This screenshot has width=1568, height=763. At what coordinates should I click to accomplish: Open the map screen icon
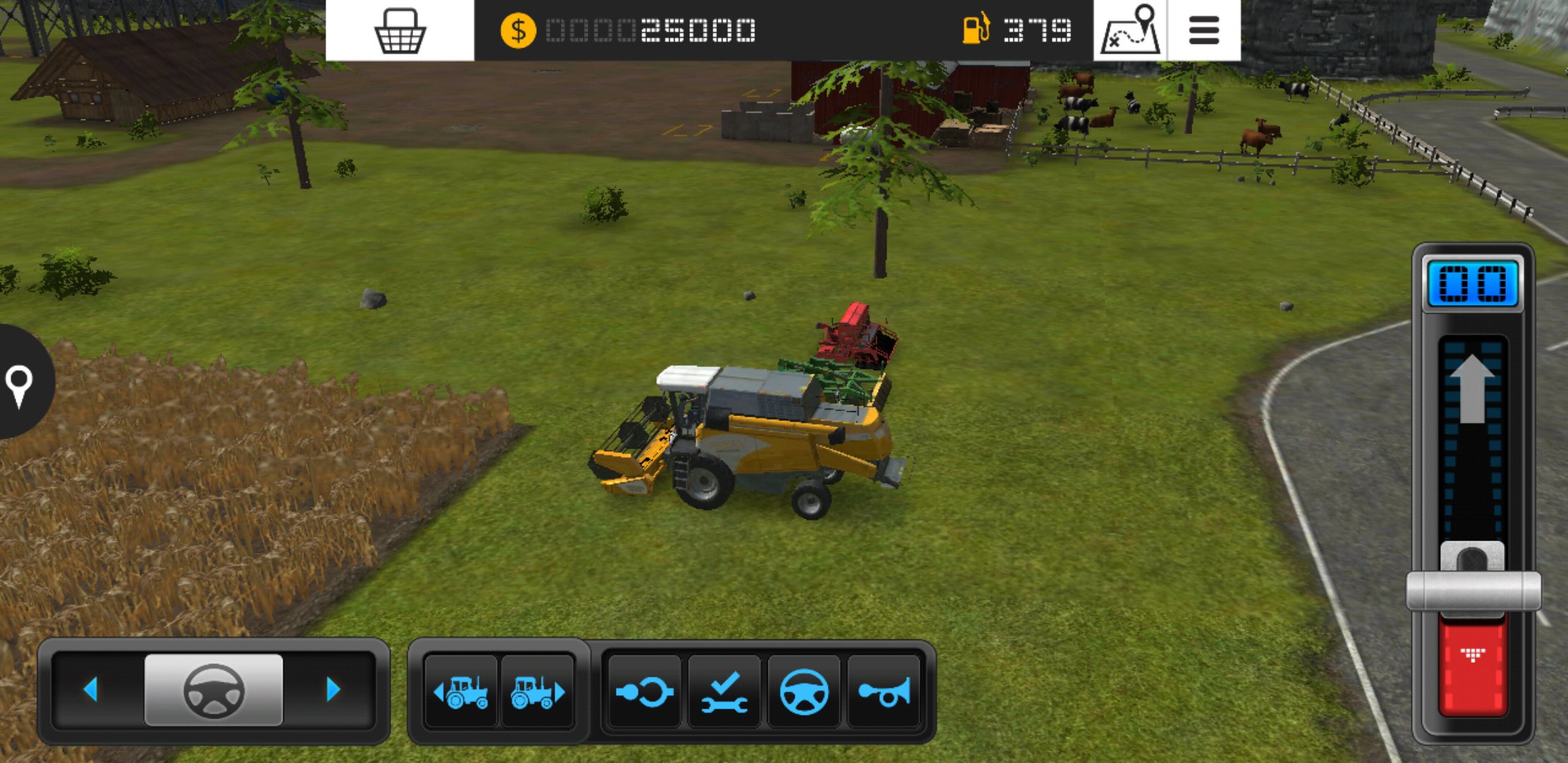click(x=1130, y=30)
